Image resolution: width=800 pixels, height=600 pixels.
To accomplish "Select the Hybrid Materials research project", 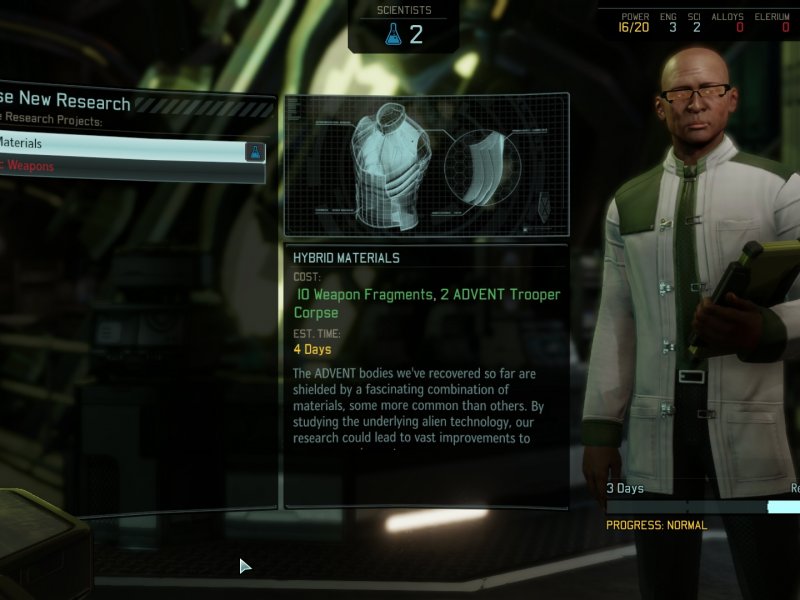I will click(120, 144).
